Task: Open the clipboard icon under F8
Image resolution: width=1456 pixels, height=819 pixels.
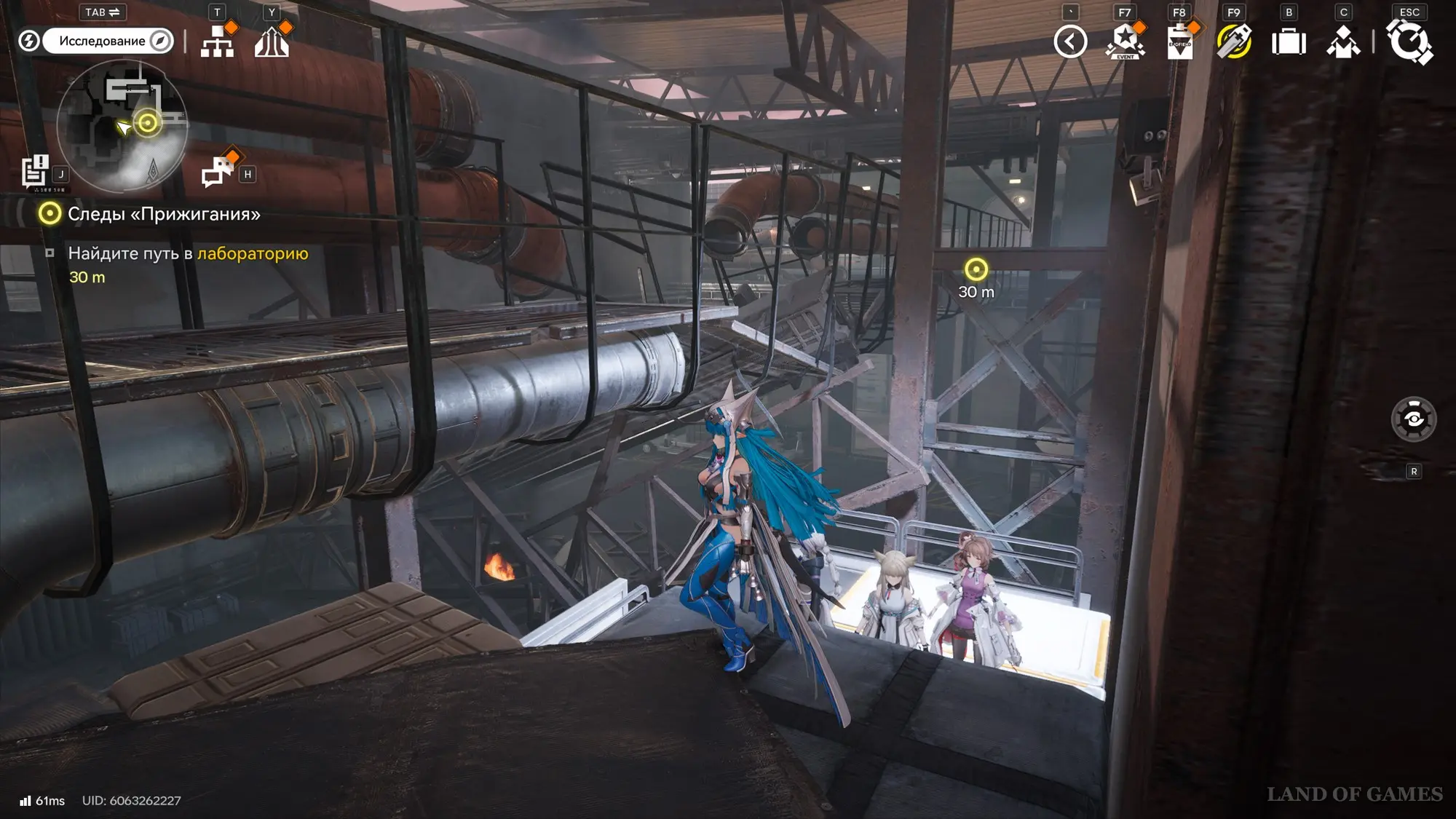Action: tap(1179, 41)
